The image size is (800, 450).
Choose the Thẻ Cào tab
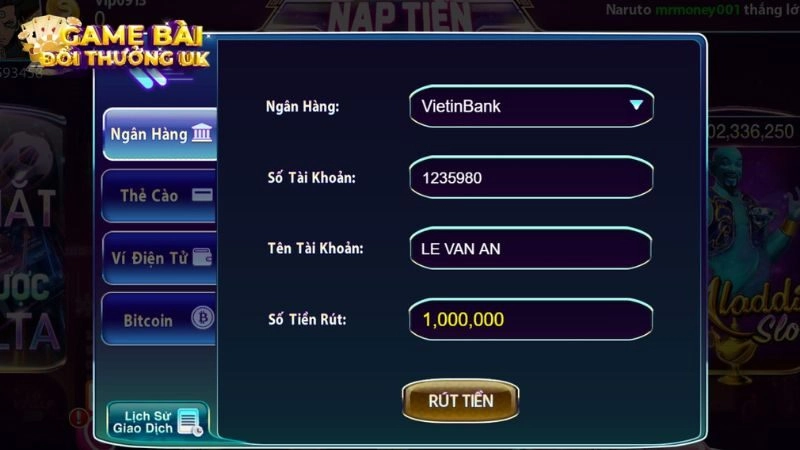point(161,195)
